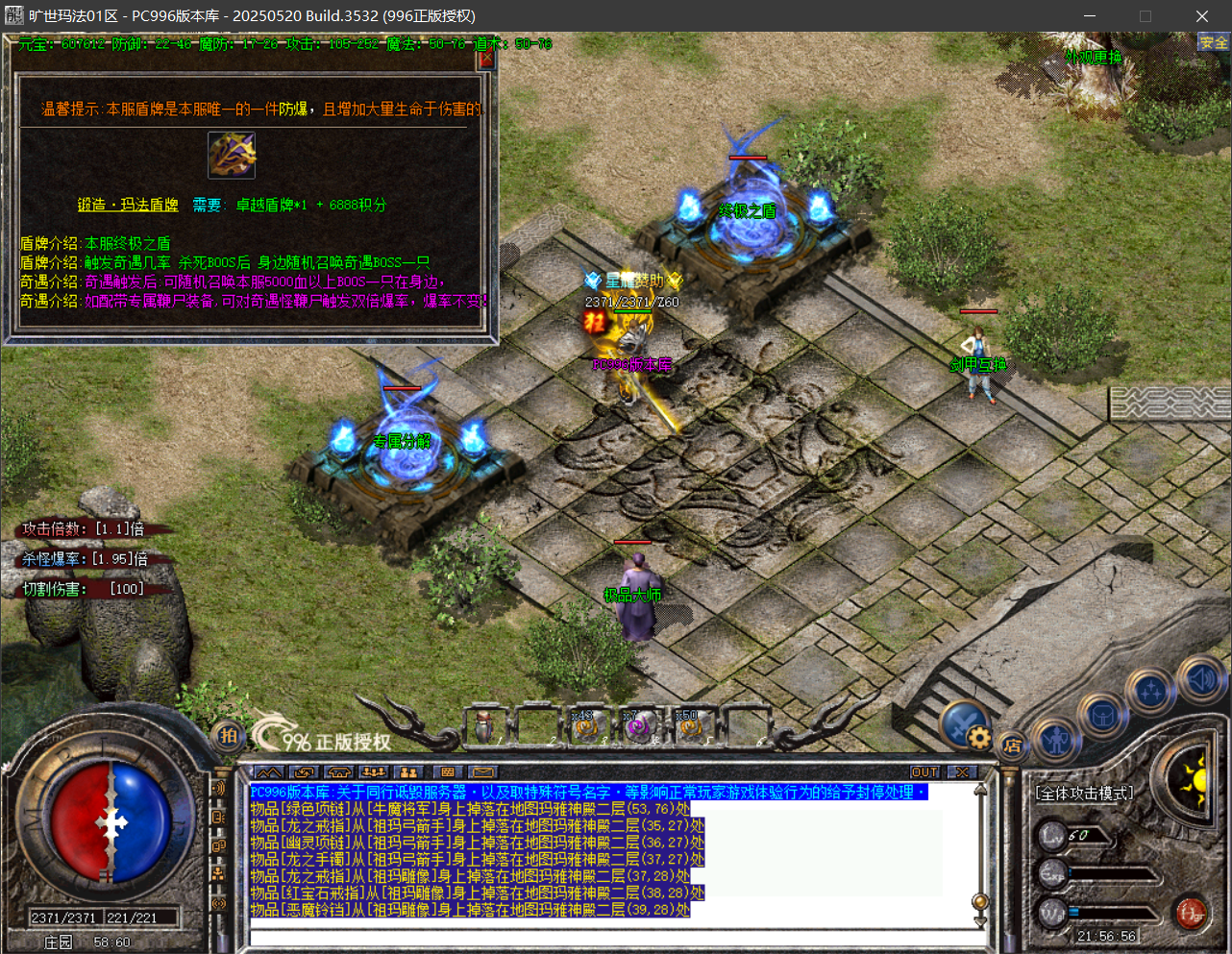
Task: Click the OUT button on chat bar
Action: click(x=924, y=772)
